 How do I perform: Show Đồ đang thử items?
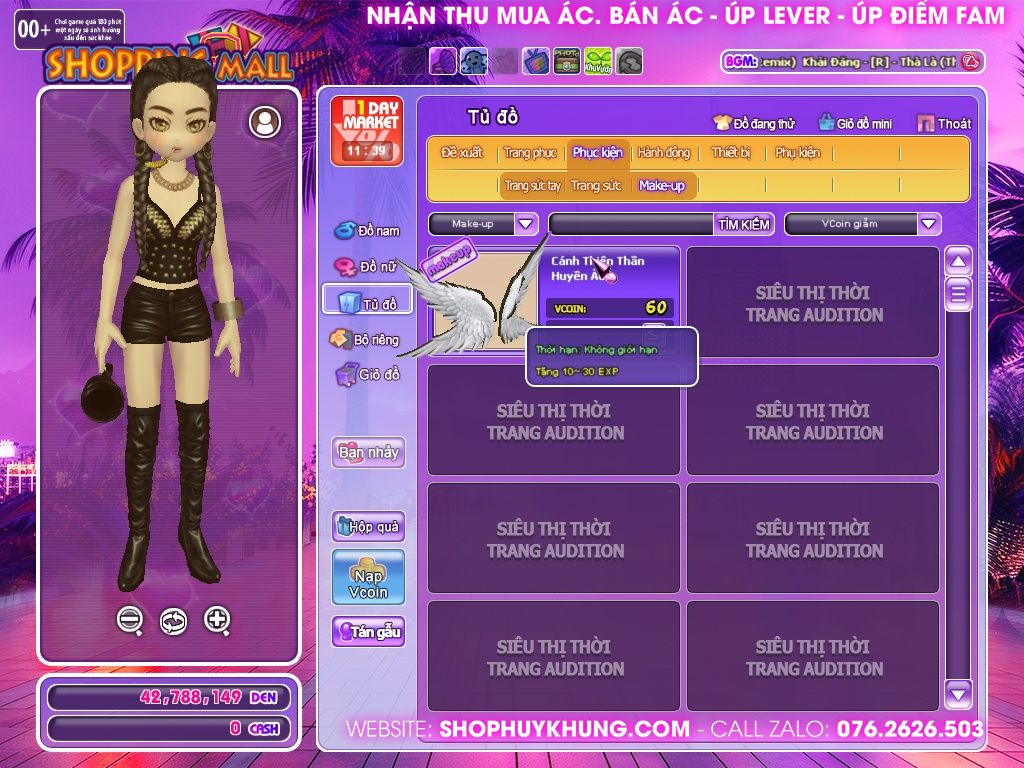coord(753,124)
